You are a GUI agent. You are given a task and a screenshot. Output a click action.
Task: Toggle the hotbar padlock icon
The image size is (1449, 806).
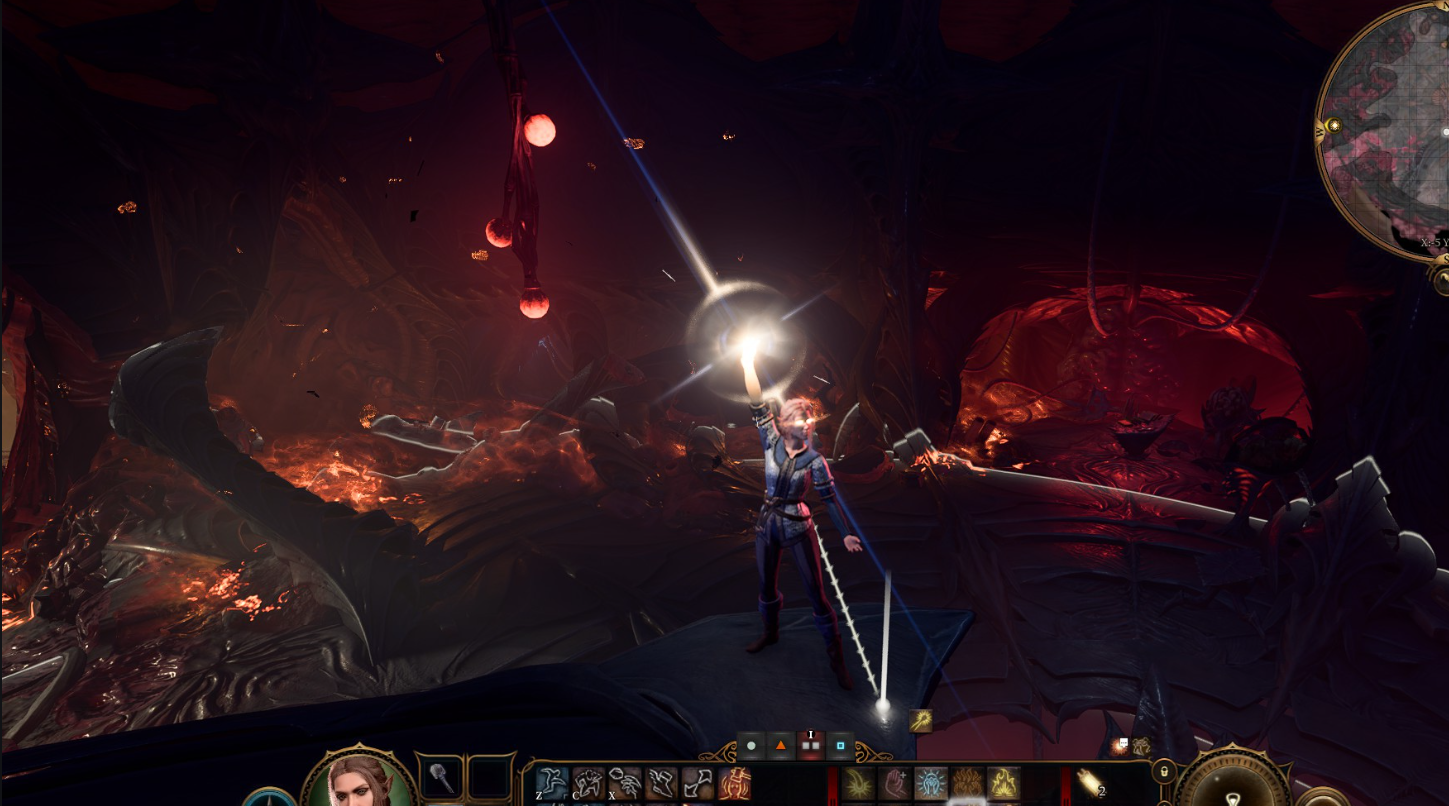pyautogui.click(x=1163, y=771)
